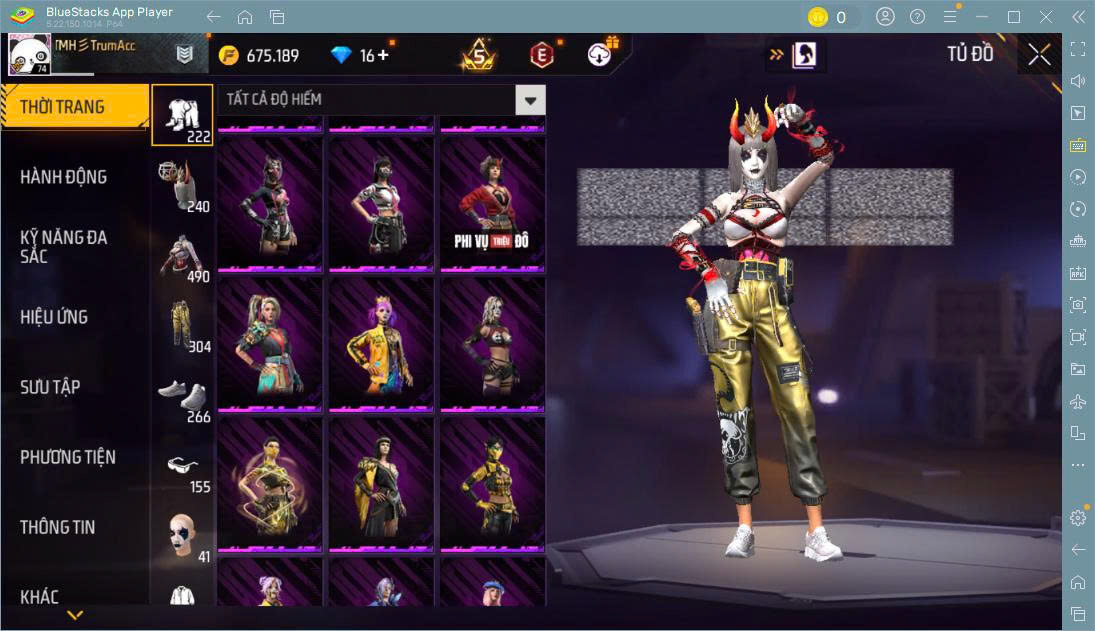Select the outfit sets subcategory showing 222
This screenshot has height=631, width=1095.
pos(182,115)
